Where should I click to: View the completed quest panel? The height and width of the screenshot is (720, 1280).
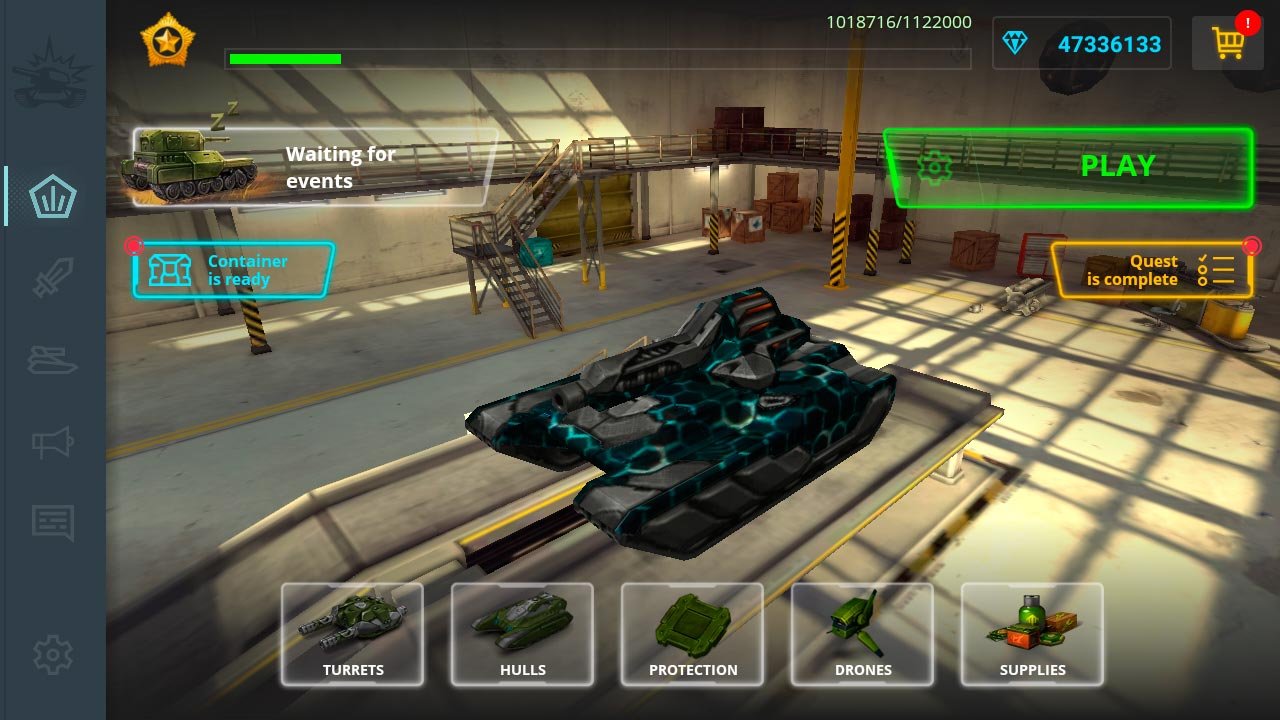click(x=1151, y=270)
